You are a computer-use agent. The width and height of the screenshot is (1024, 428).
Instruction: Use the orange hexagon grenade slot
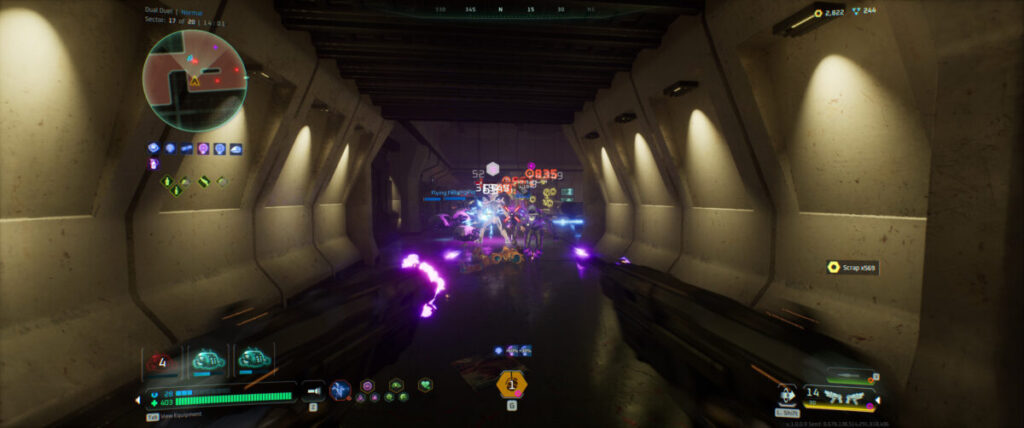[x=511, y=383]
